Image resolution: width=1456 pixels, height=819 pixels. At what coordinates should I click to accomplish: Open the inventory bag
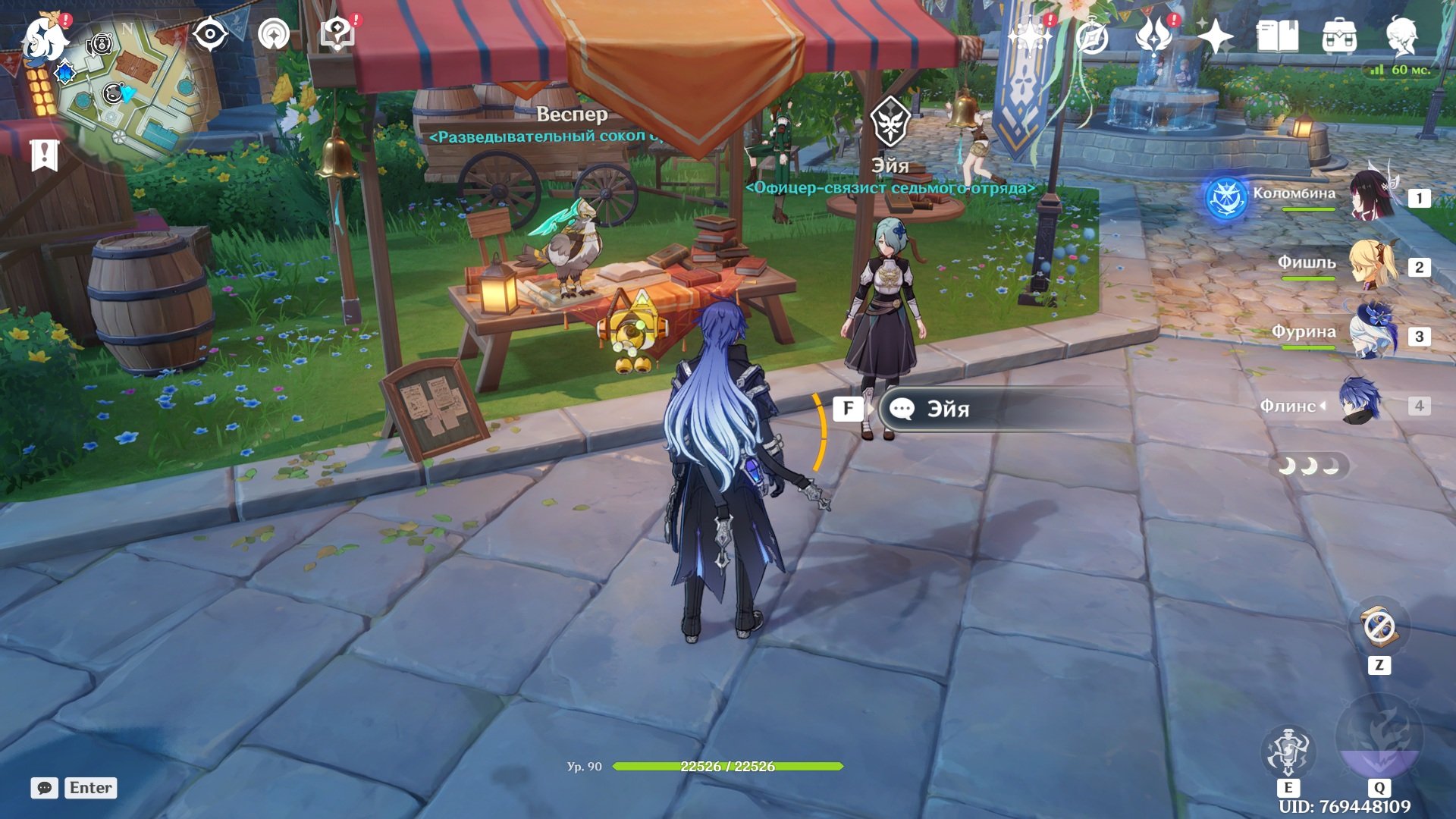[1339, 36]
